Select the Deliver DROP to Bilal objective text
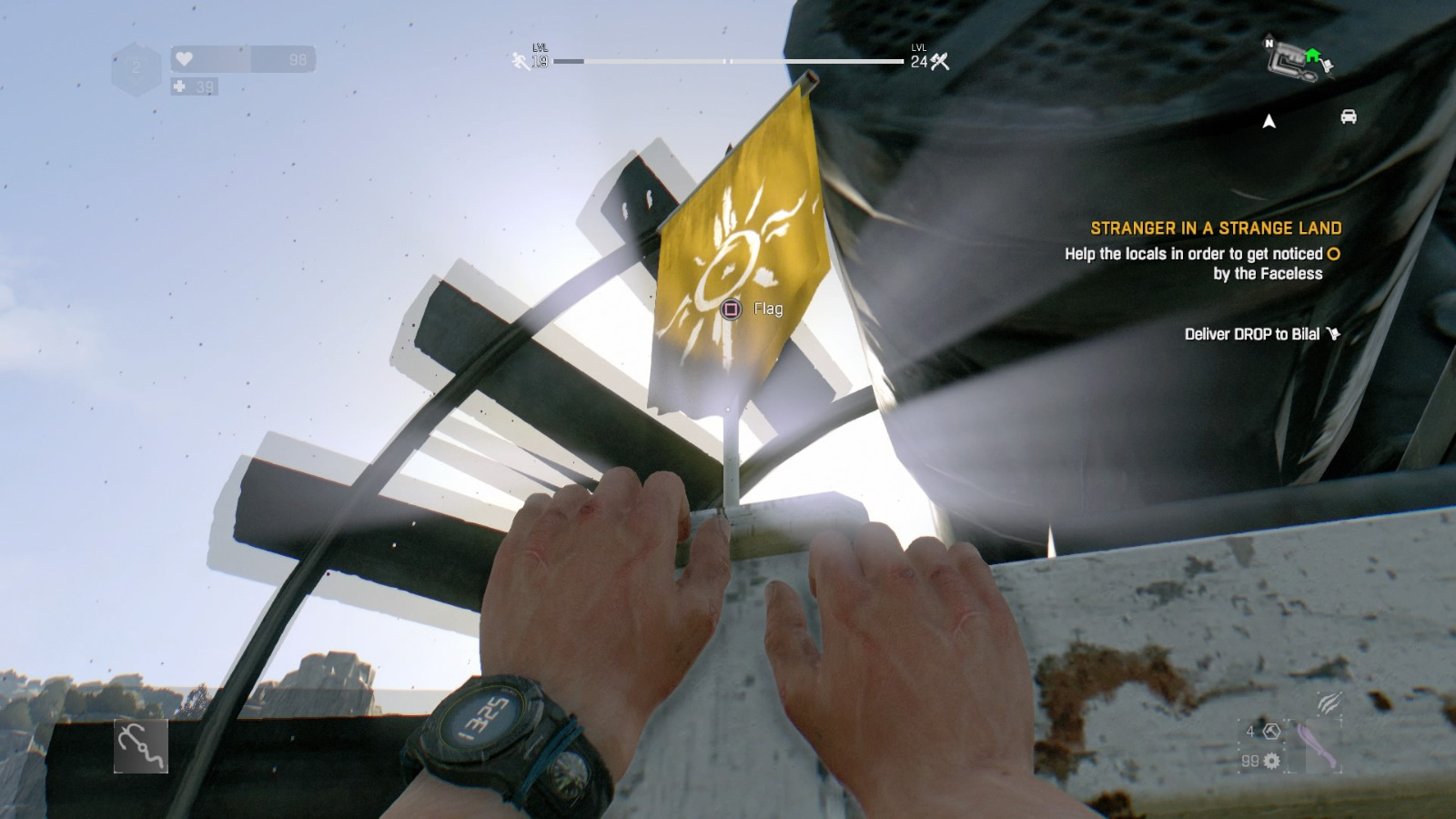Screen dimensions: 1456x819 (1251, 333)
